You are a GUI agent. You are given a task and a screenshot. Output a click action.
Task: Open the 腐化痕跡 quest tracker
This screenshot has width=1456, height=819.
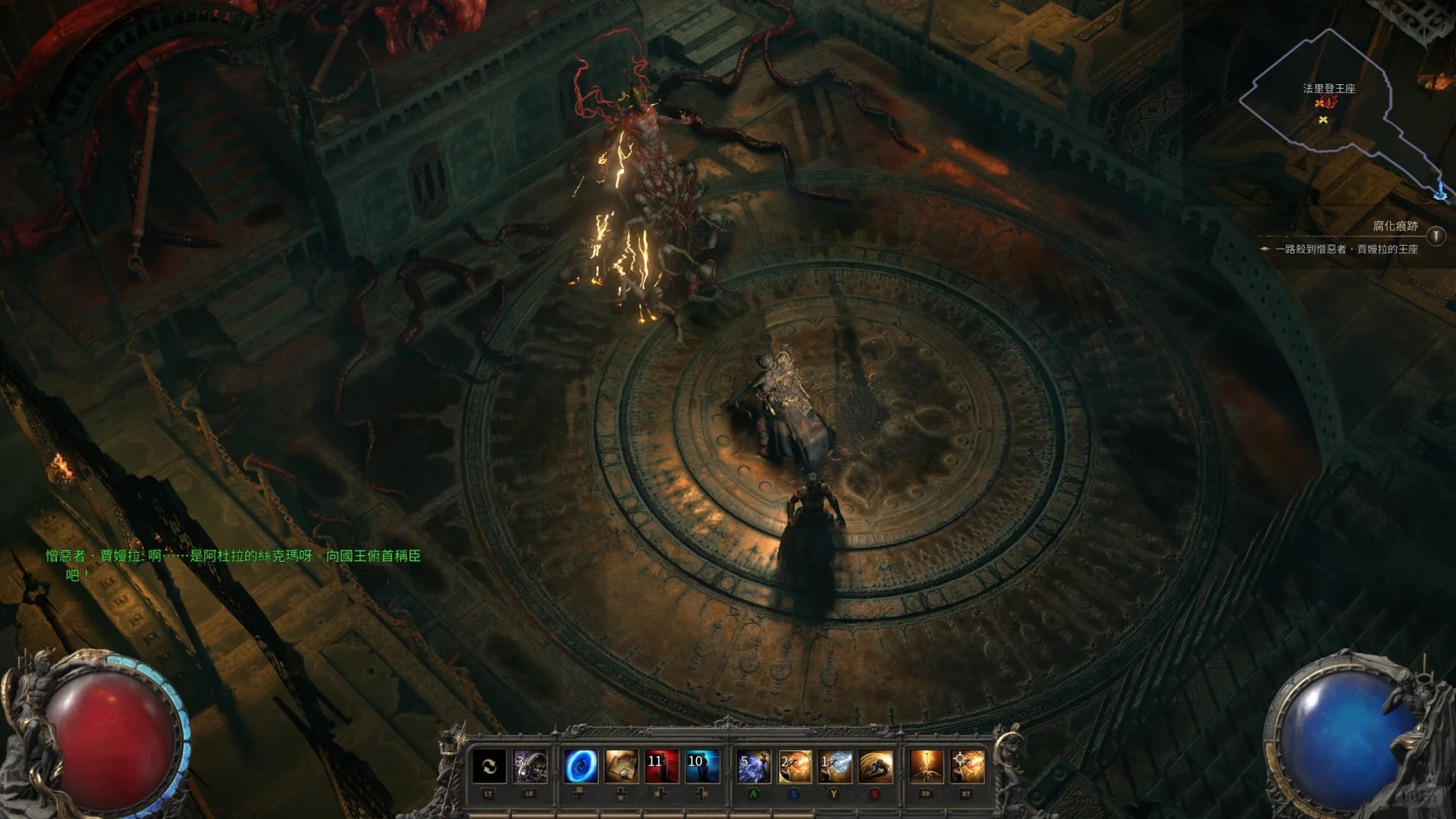click(x=1395, y=226)
